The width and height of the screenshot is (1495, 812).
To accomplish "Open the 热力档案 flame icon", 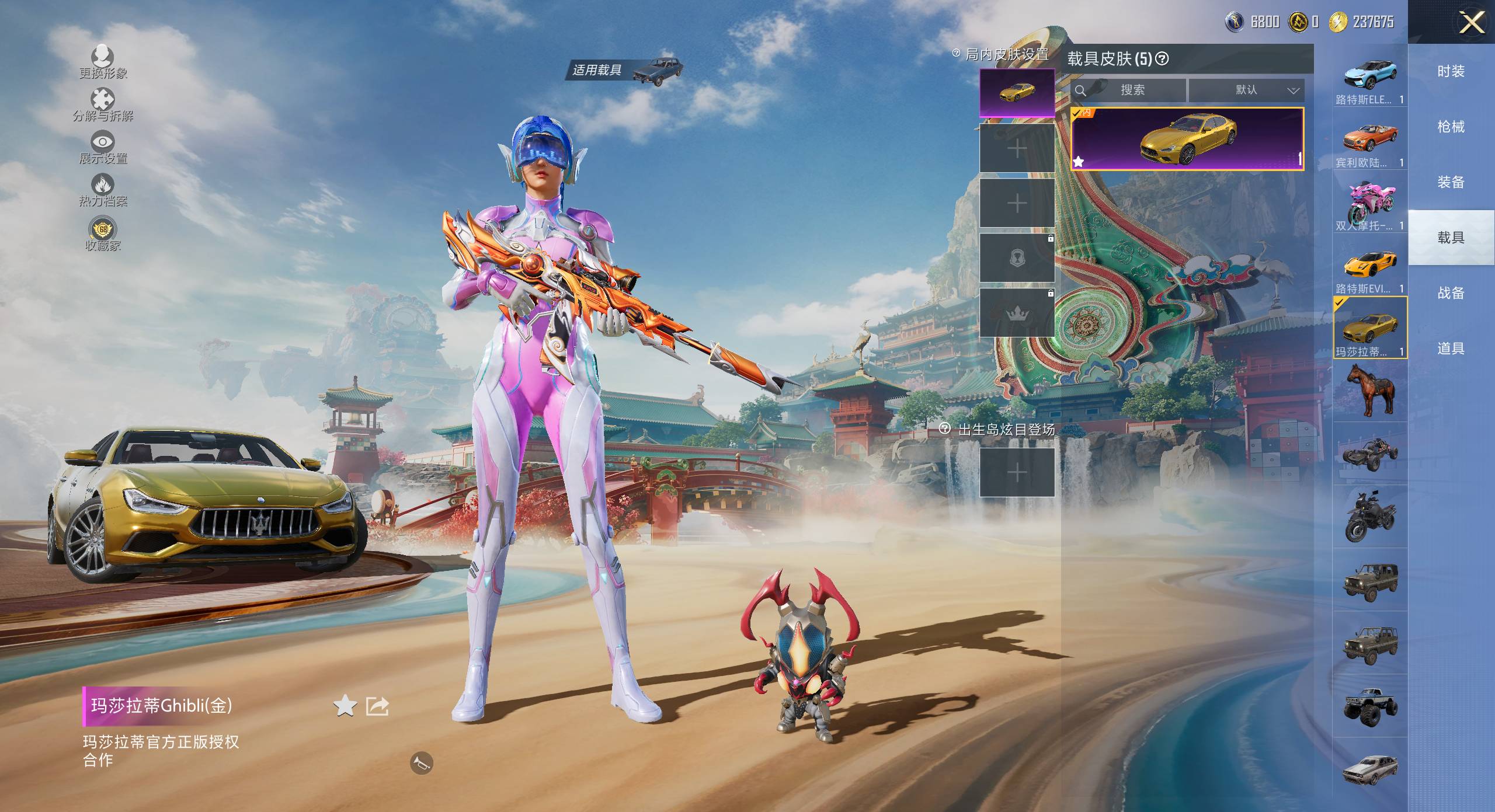I will click(x=103, y=186).
